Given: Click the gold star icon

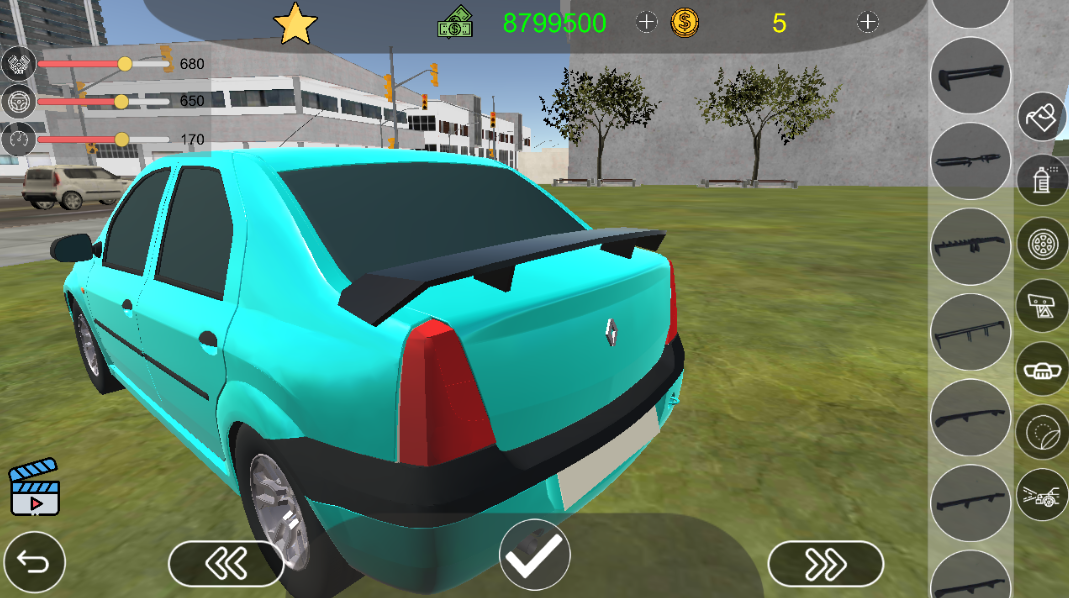Looking at the screenshot, I should (295, 24).
